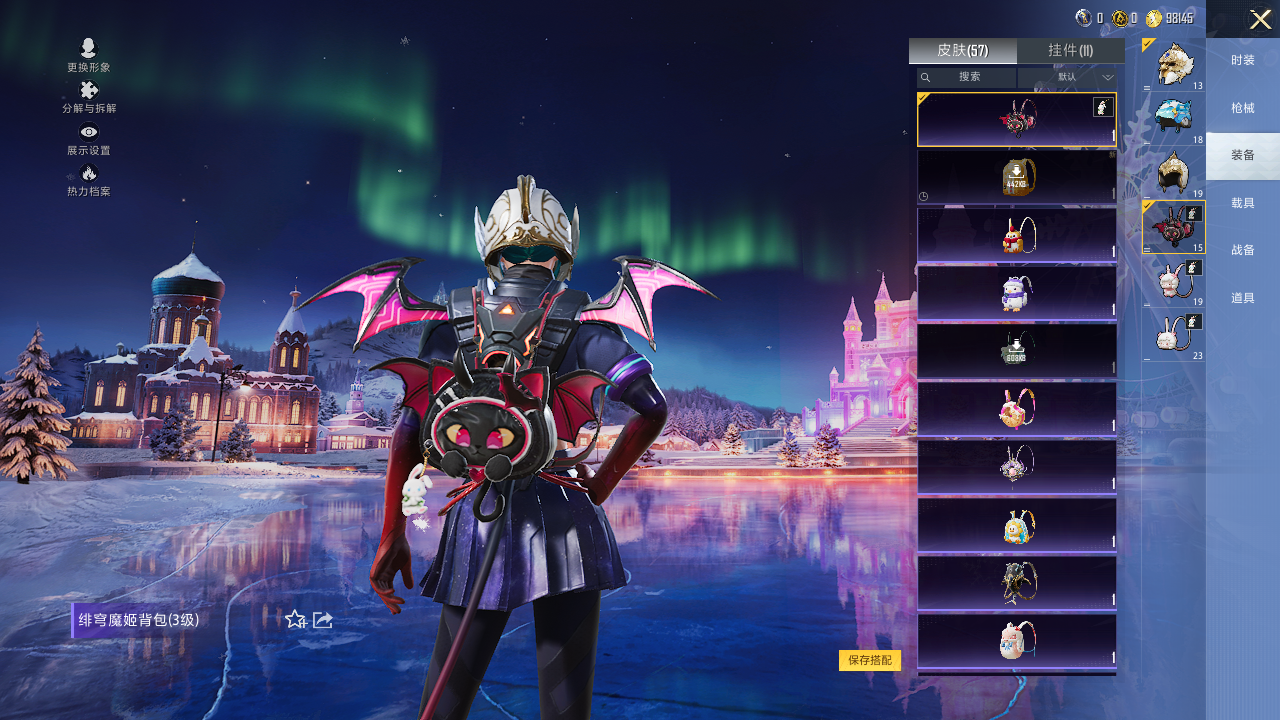Select the 时装 outfits category

pyautogui.click(x=1242, y=60)
